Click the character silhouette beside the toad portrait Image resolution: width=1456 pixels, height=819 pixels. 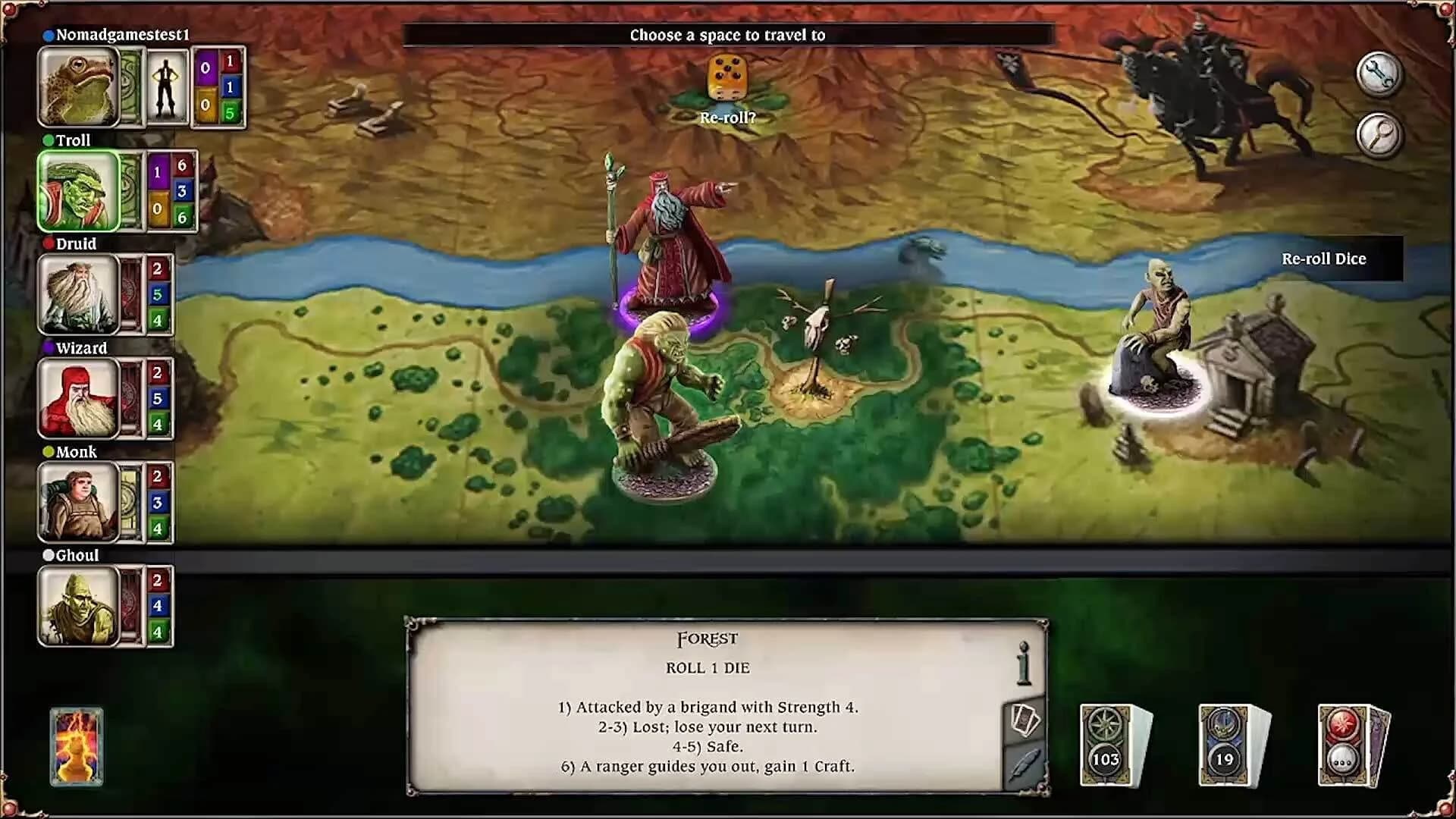(168, 86)
